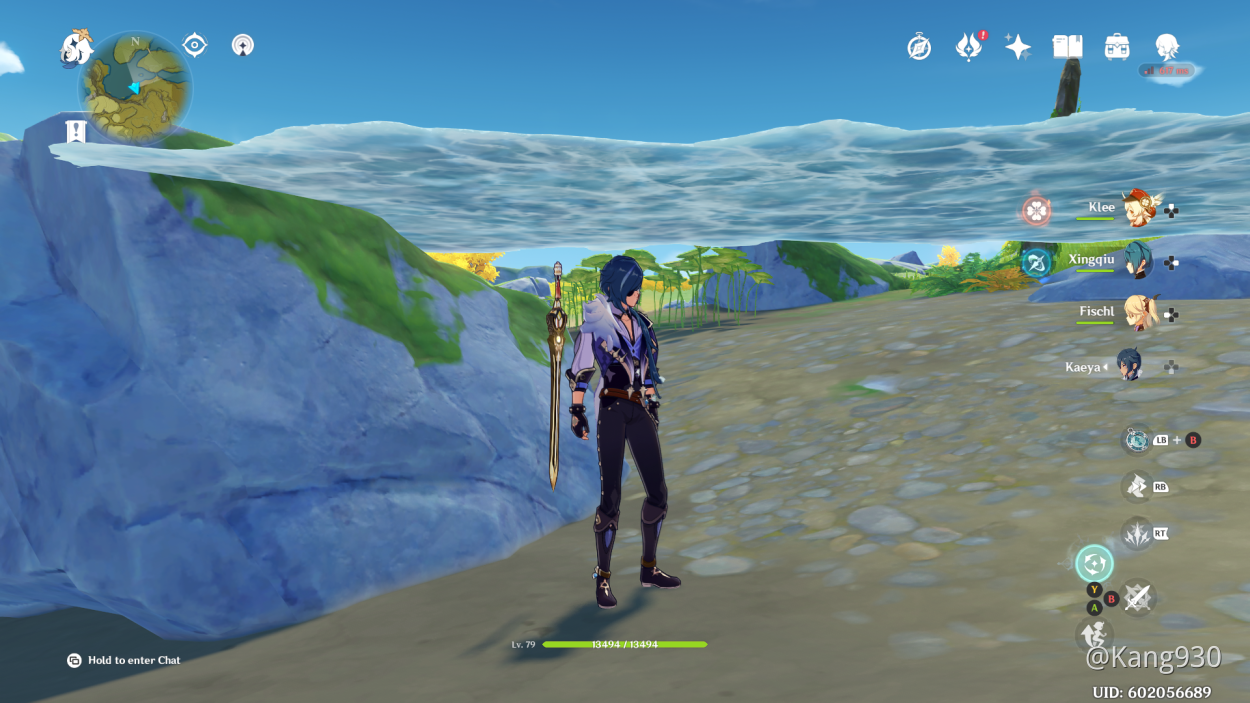Open the Adventurer Handbook book icon

pos(1067,47)
